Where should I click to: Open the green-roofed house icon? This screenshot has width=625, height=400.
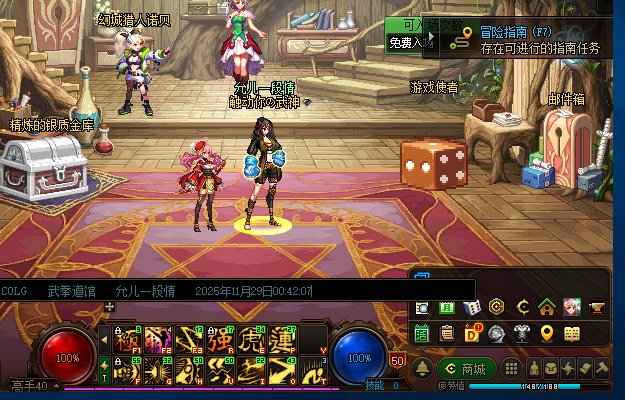546,307
